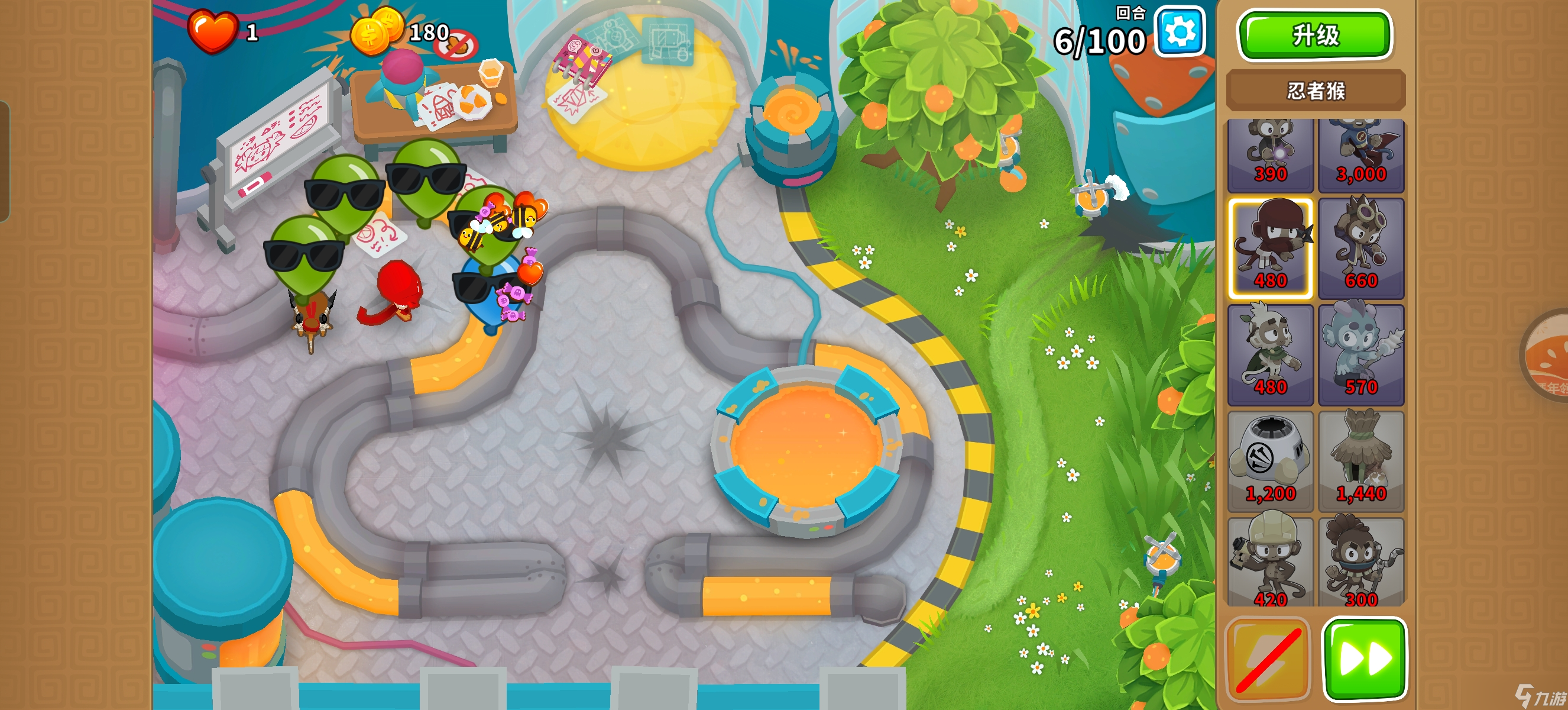The width and height of the screenshot is (1568, 710).
Task: Select the Wizard Monkey tower costing 390
Action: click(1270, 154)
